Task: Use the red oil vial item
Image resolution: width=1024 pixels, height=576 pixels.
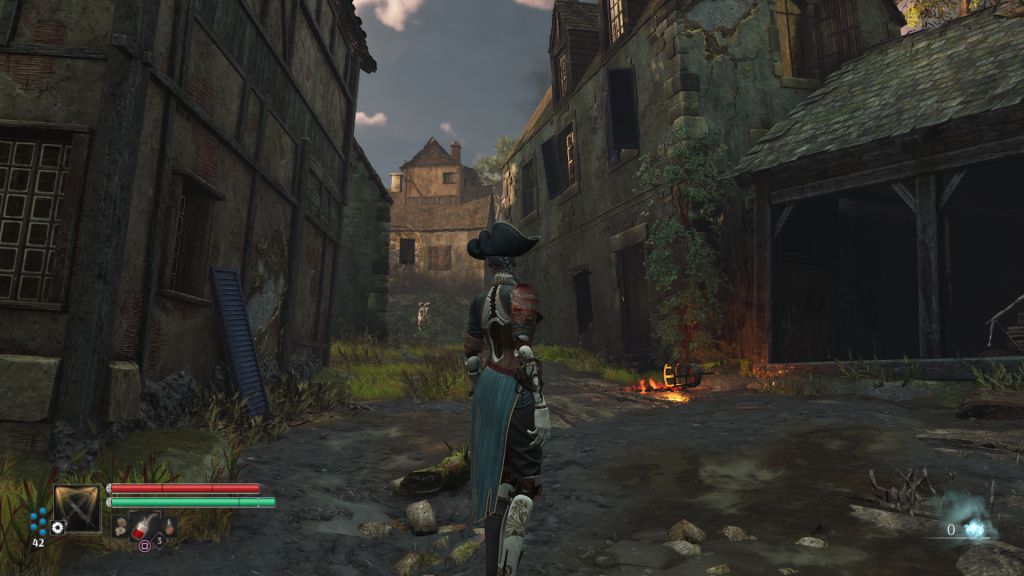Action: click(x=145, y=524)
